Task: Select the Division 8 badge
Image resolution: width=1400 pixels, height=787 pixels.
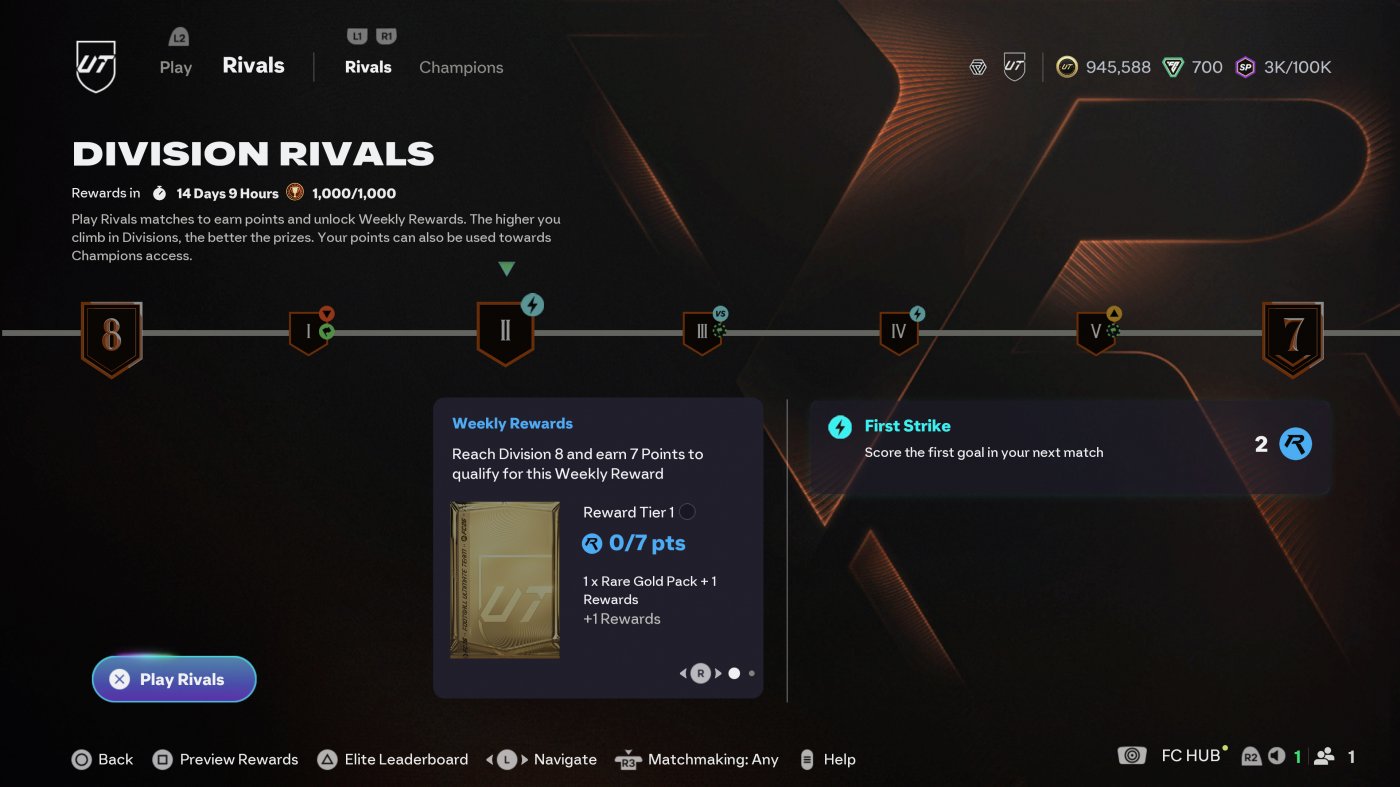Action: [x=111, y=337]
